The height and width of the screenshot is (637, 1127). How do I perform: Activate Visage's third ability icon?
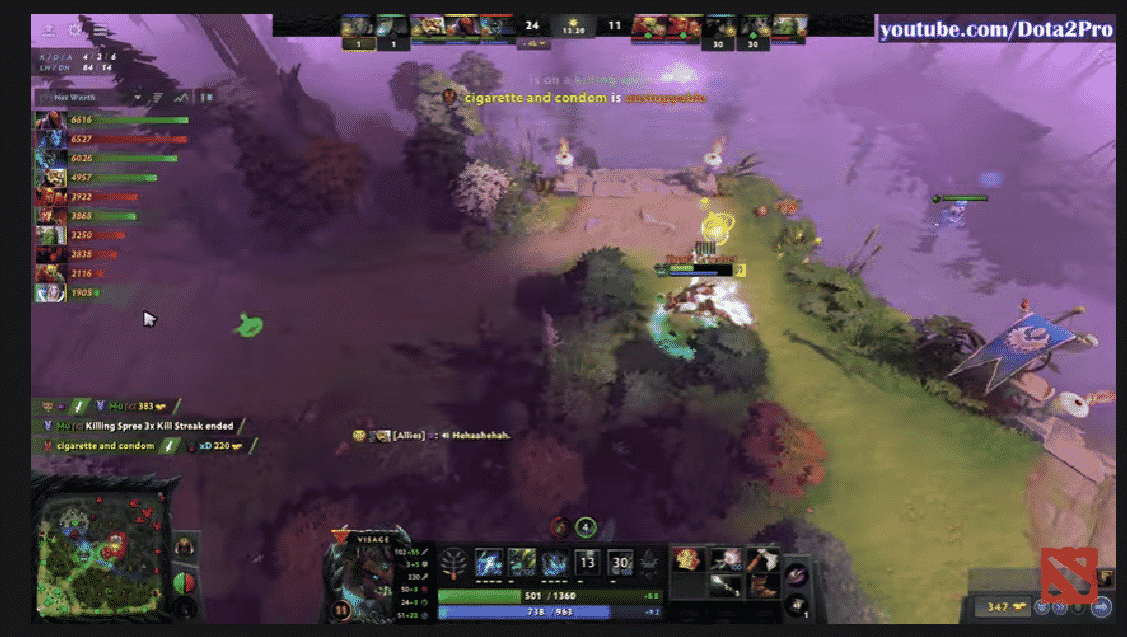(x=555, y=562)
